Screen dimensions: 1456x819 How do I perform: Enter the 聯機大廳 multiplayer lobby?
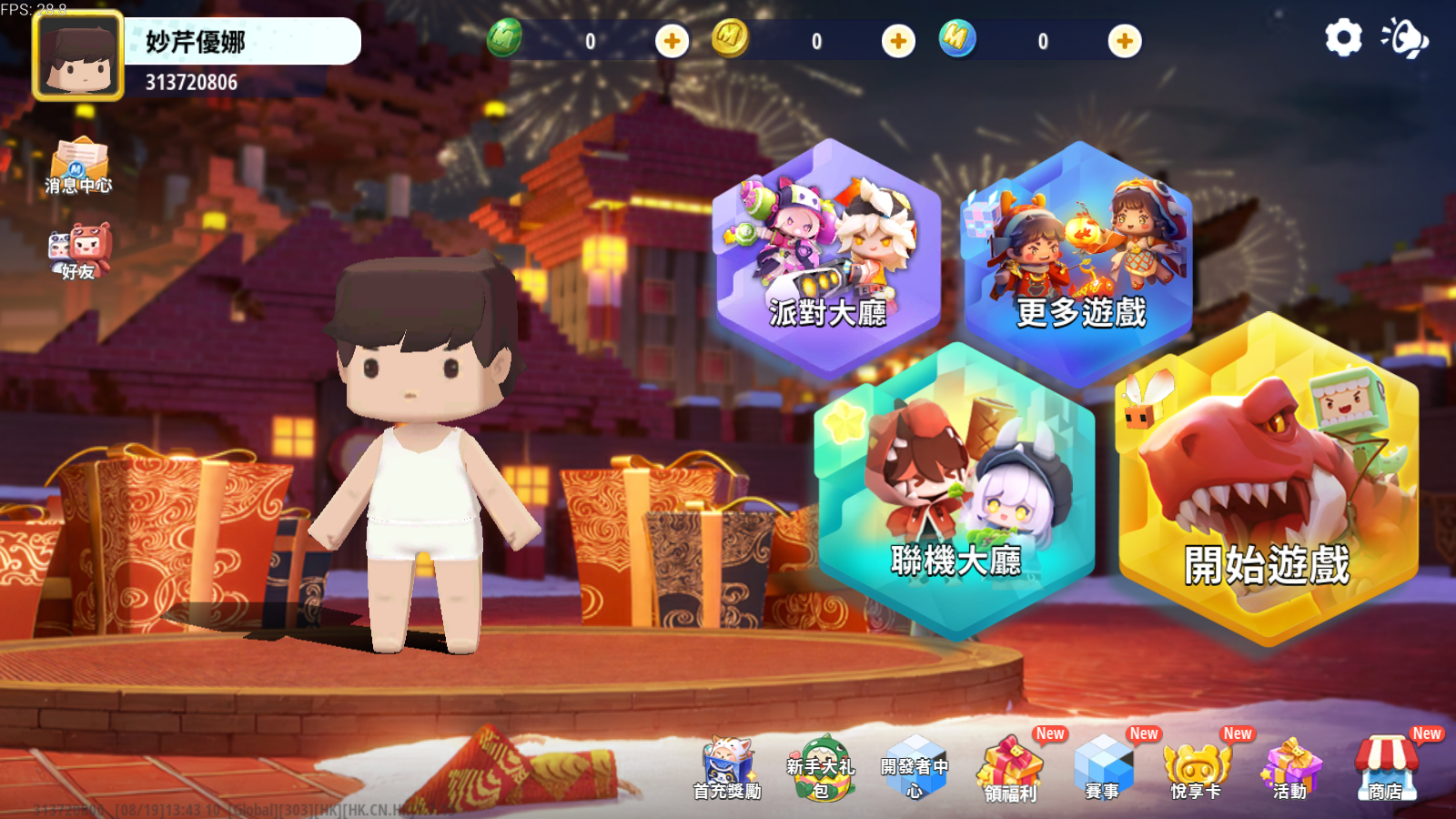(x=955, y=496)
